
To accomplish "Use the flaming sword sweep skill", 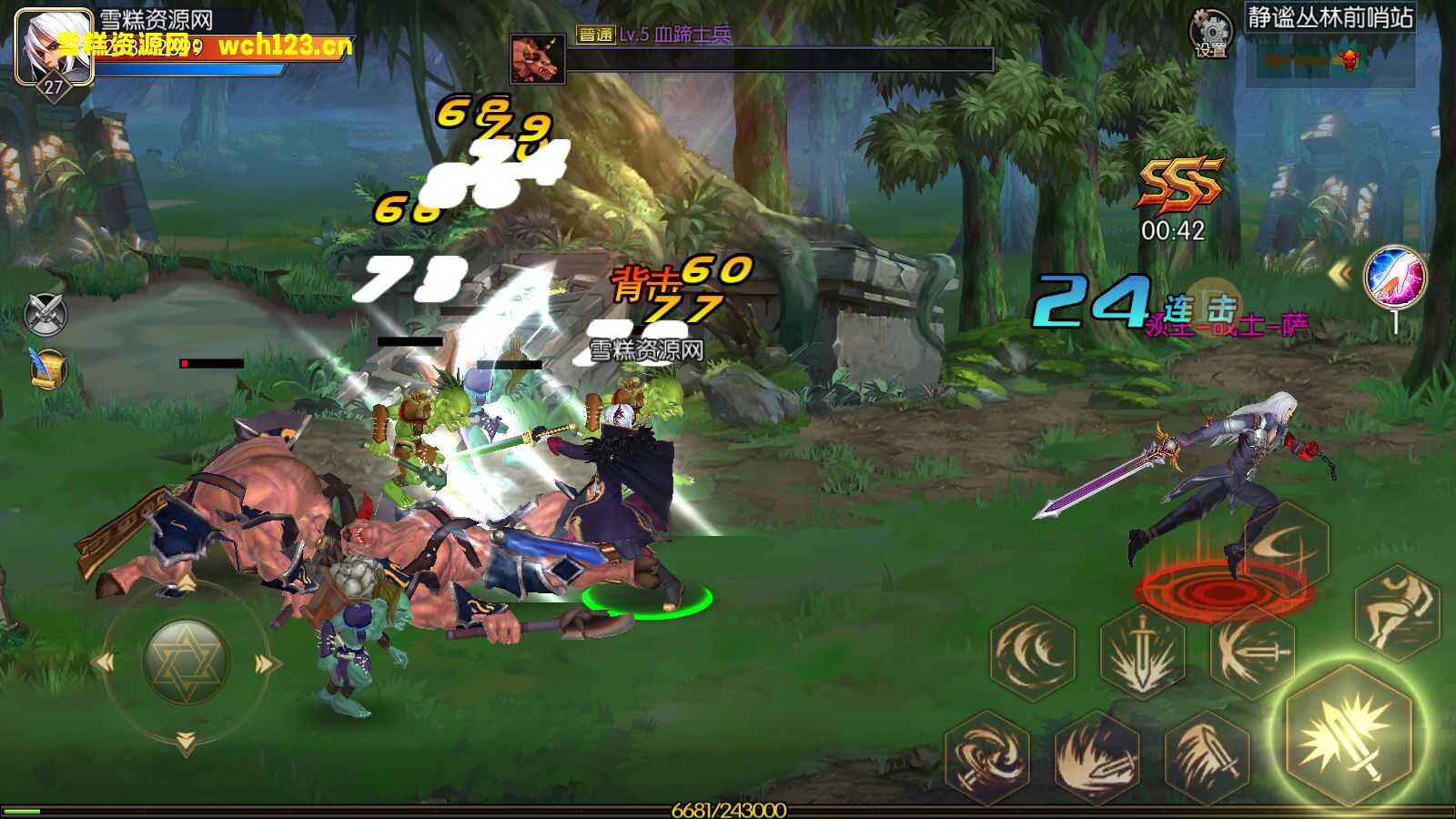I will pyautogui.click(x=1097, y=757).
